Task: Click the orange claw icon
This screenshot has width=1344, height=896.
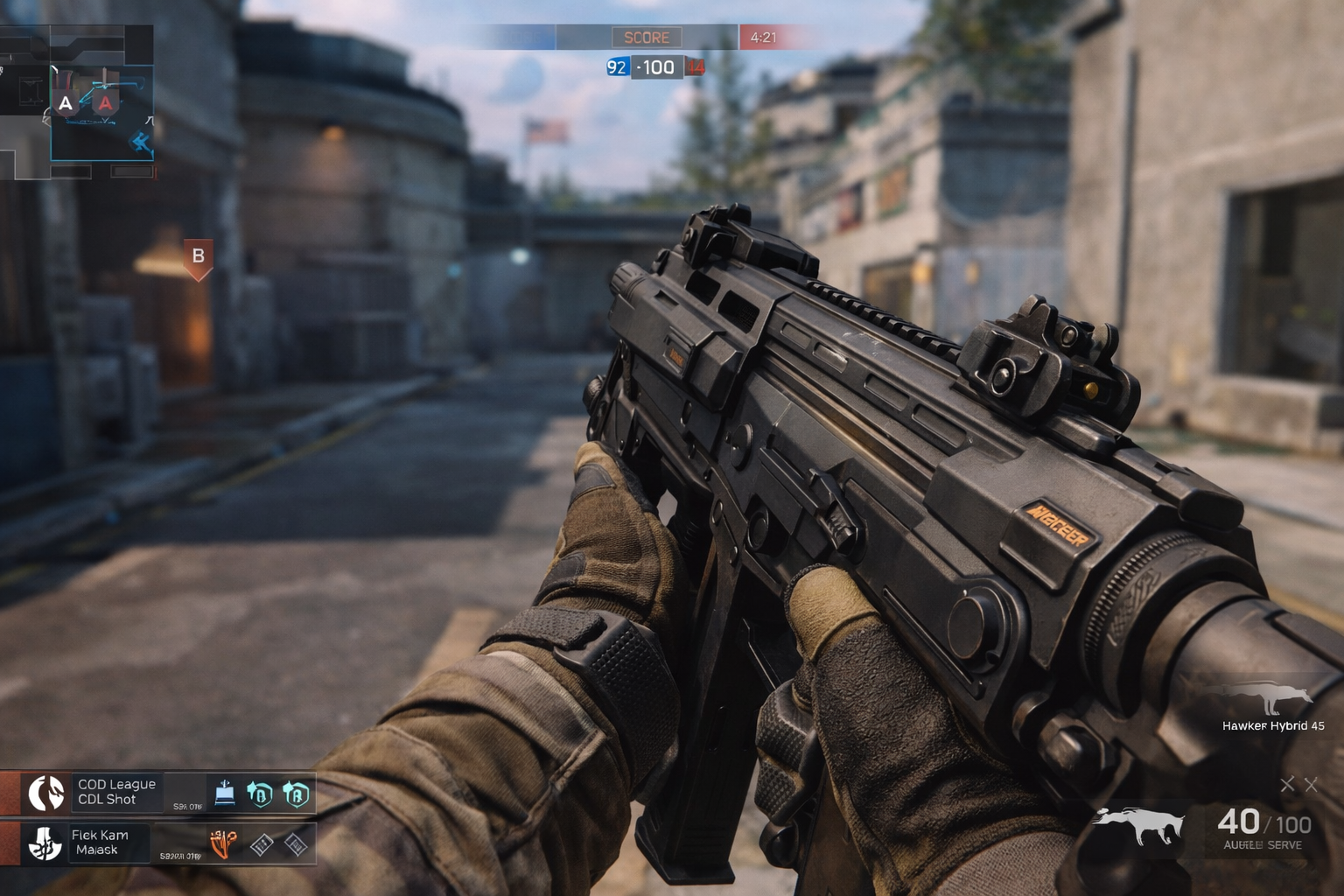Action: coord(224,843)
